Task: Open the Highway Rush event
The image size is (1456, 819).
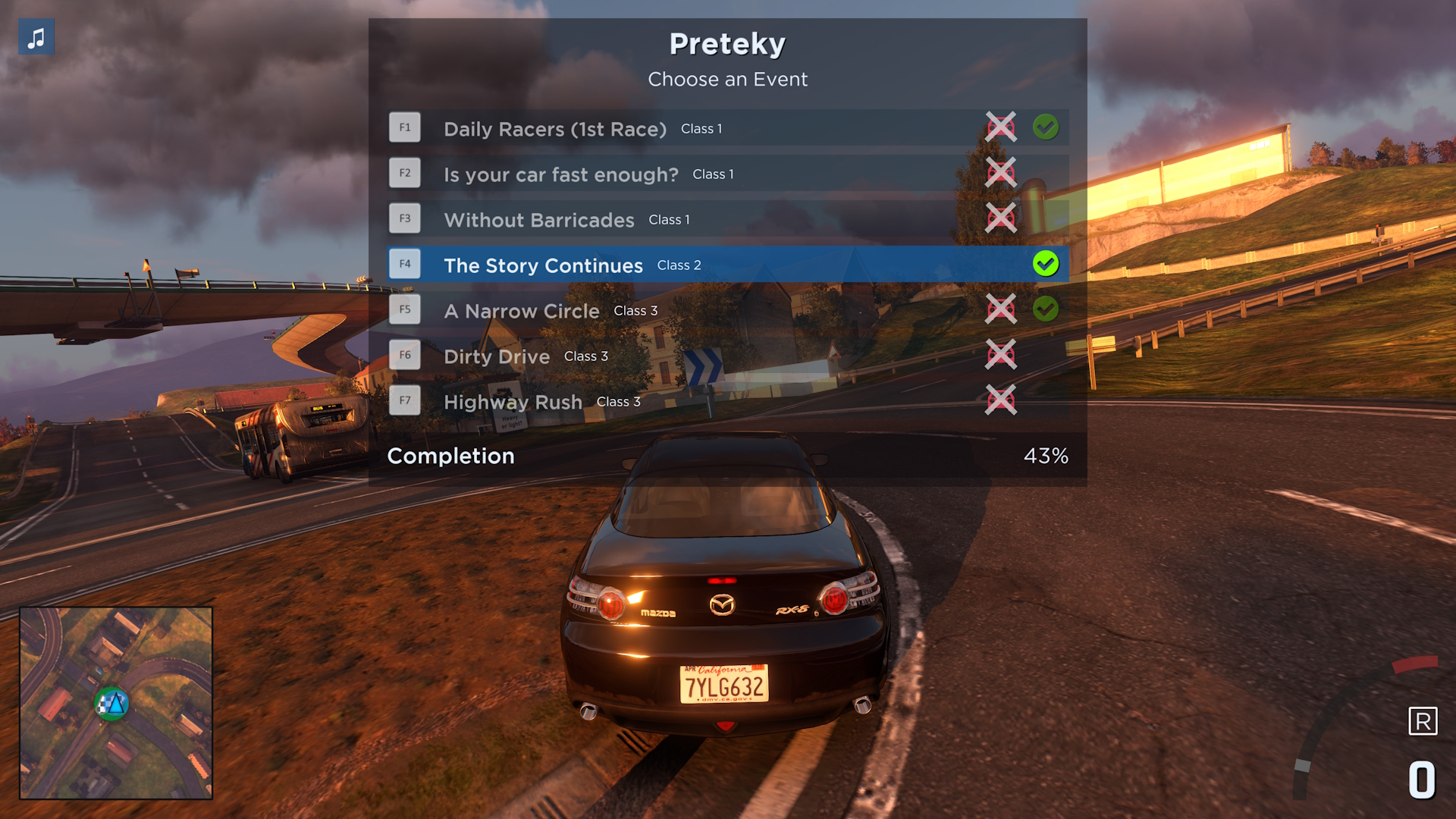Action: coord(513,402)
